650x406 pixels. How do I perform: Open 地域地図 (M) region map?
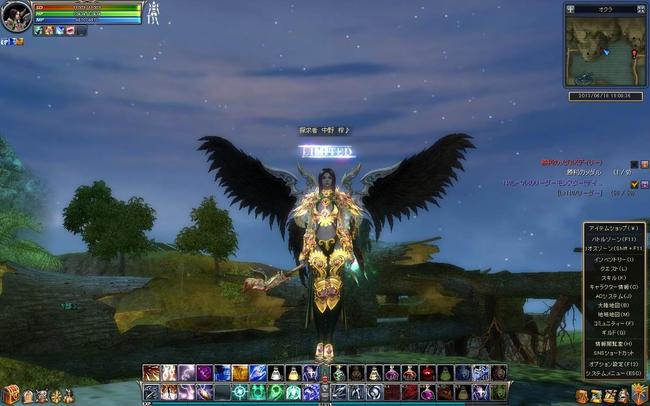coord(611,315)
